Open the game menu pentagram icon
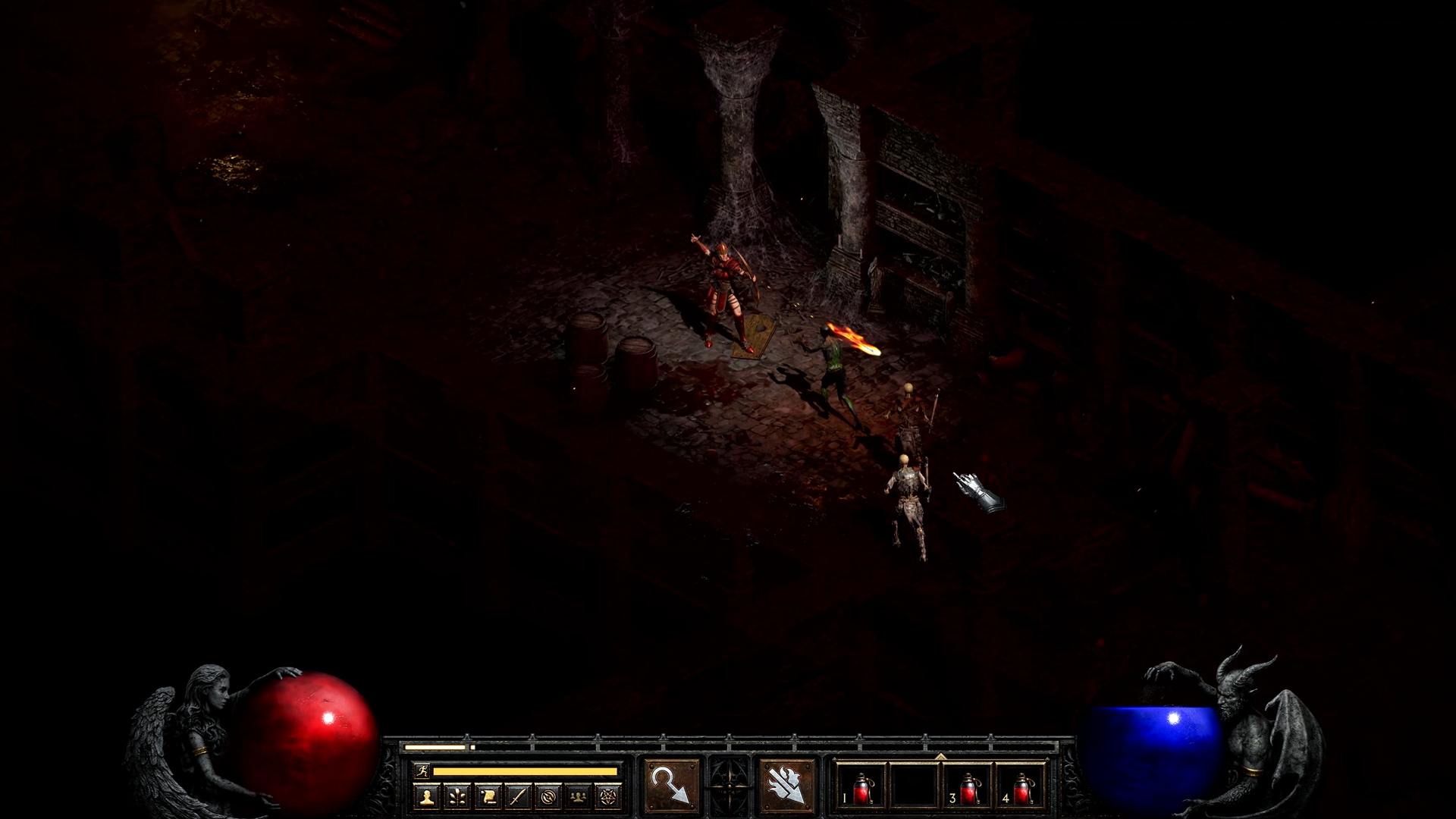Viewport: 1456px width, 819px height. point(609,796)
